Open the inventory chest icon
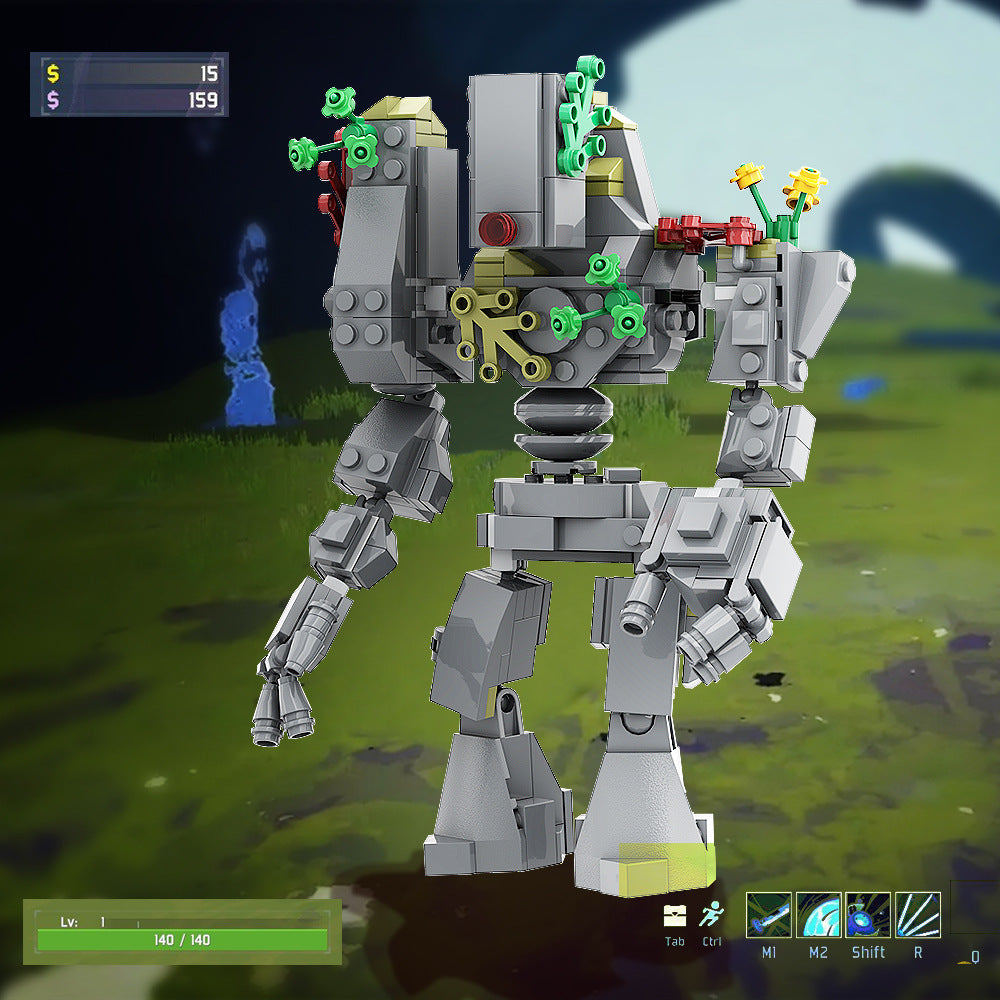 coord(675,916)
